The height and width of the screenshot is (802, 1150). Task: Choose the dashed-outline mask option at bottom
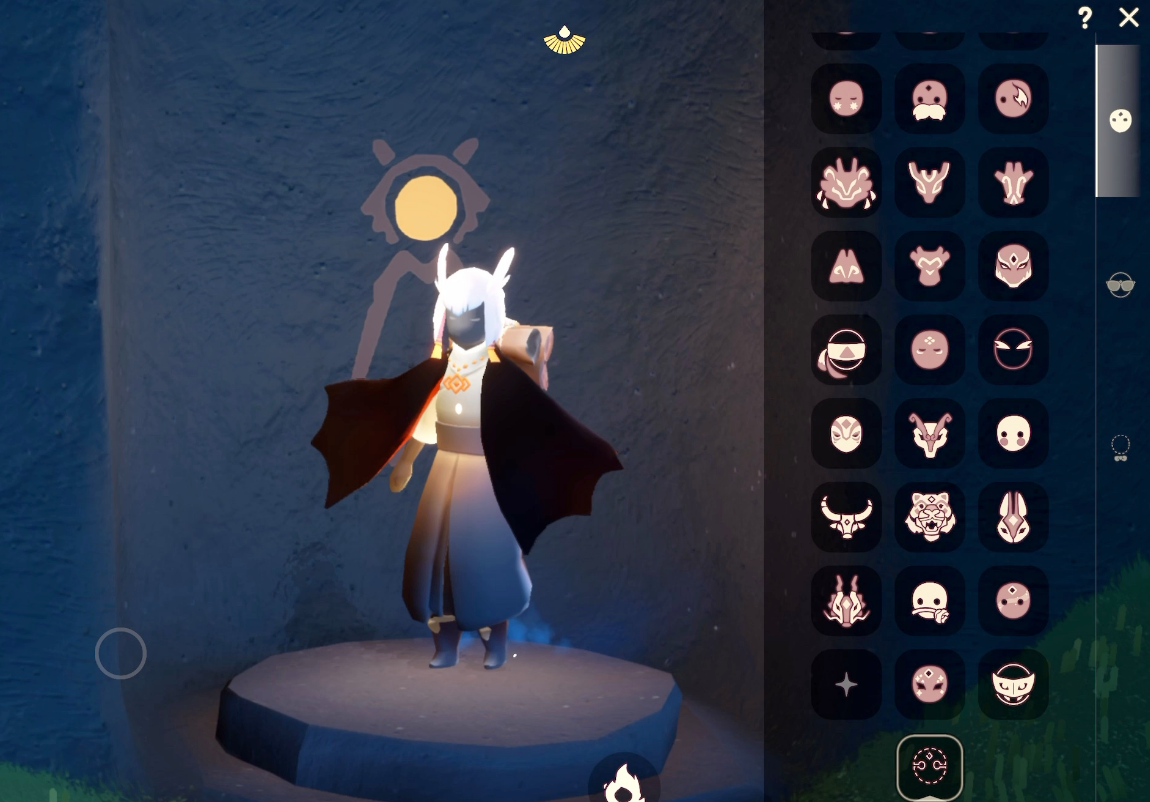(x=929, y=768)
